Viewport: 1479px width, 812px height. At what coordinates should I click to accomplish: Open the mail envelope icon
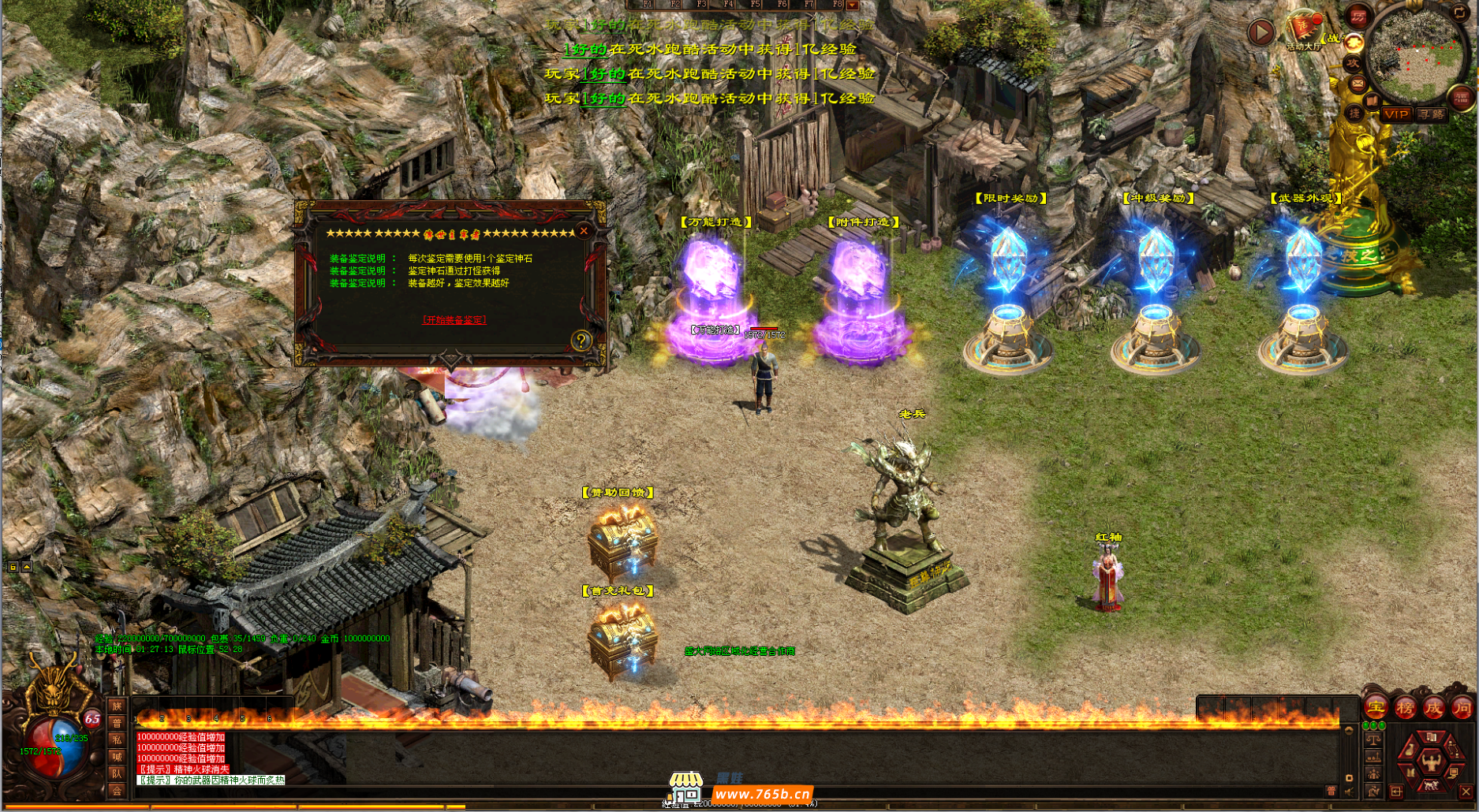pyautogui.click(x=1358, y=82)
